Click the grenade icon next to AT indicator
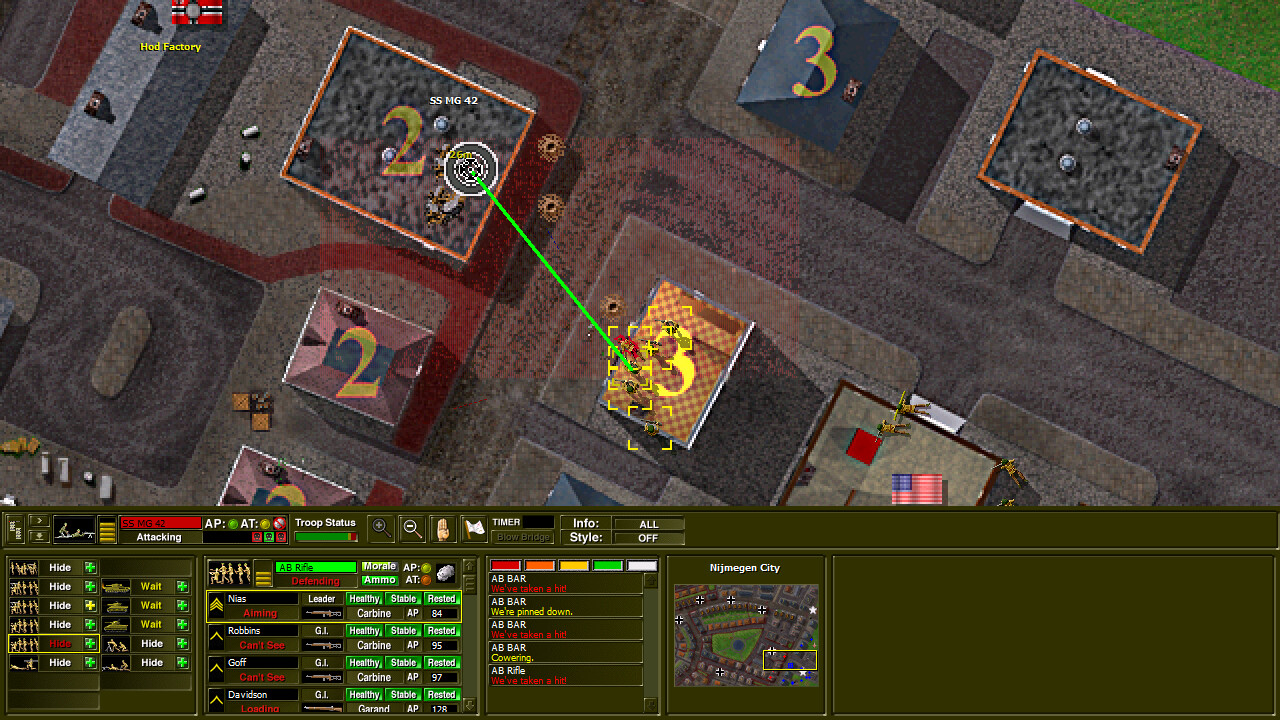The image size is (1280, 720). coord(445,573)
